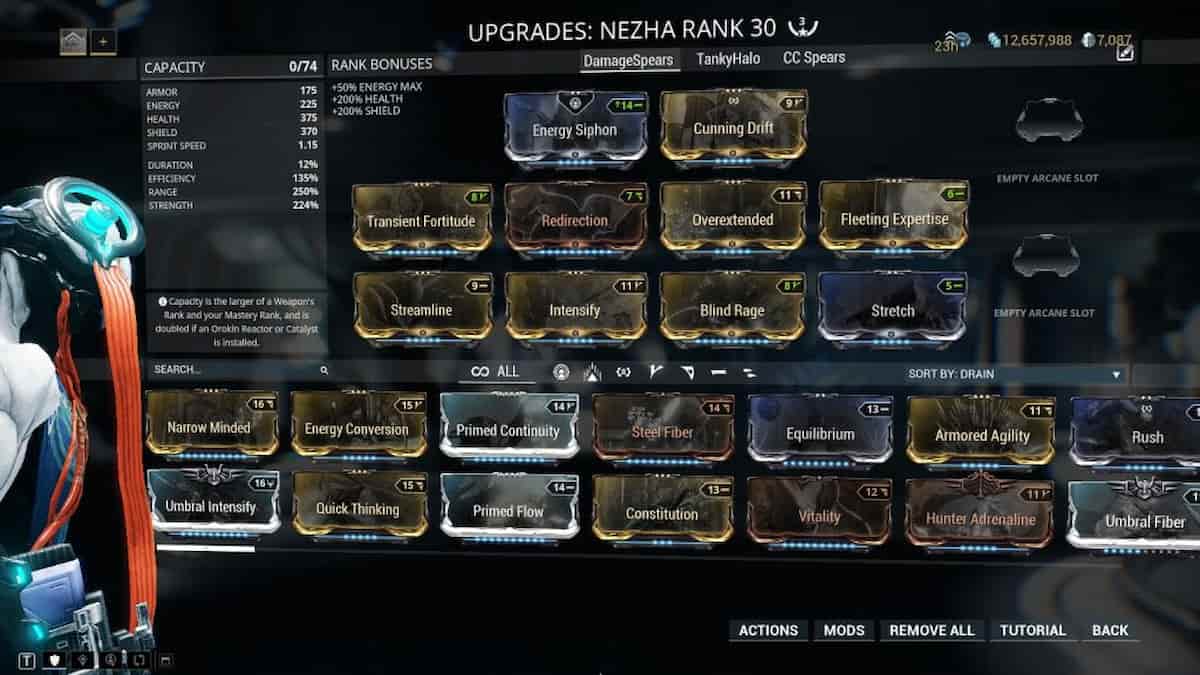Select the equipped Energy Siphon aura mod
The height and width of the screenshot is (675, 1200).
point(575,129)
